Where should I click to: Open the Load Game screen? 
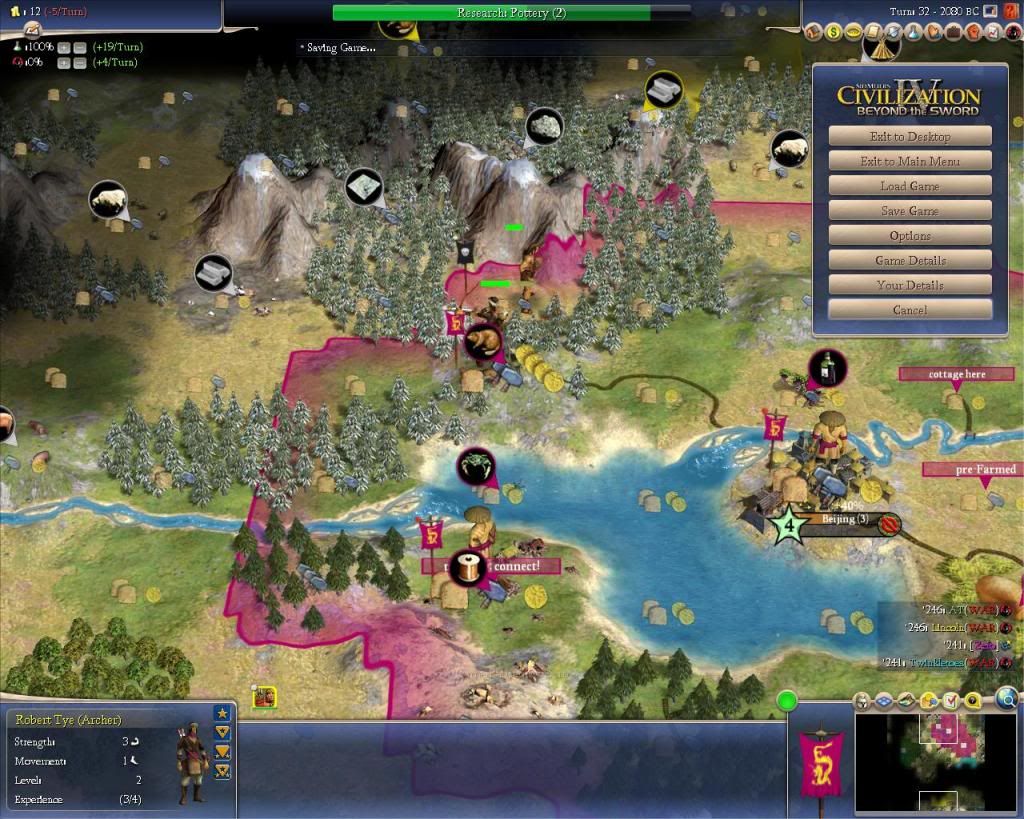tap(909, 186)
